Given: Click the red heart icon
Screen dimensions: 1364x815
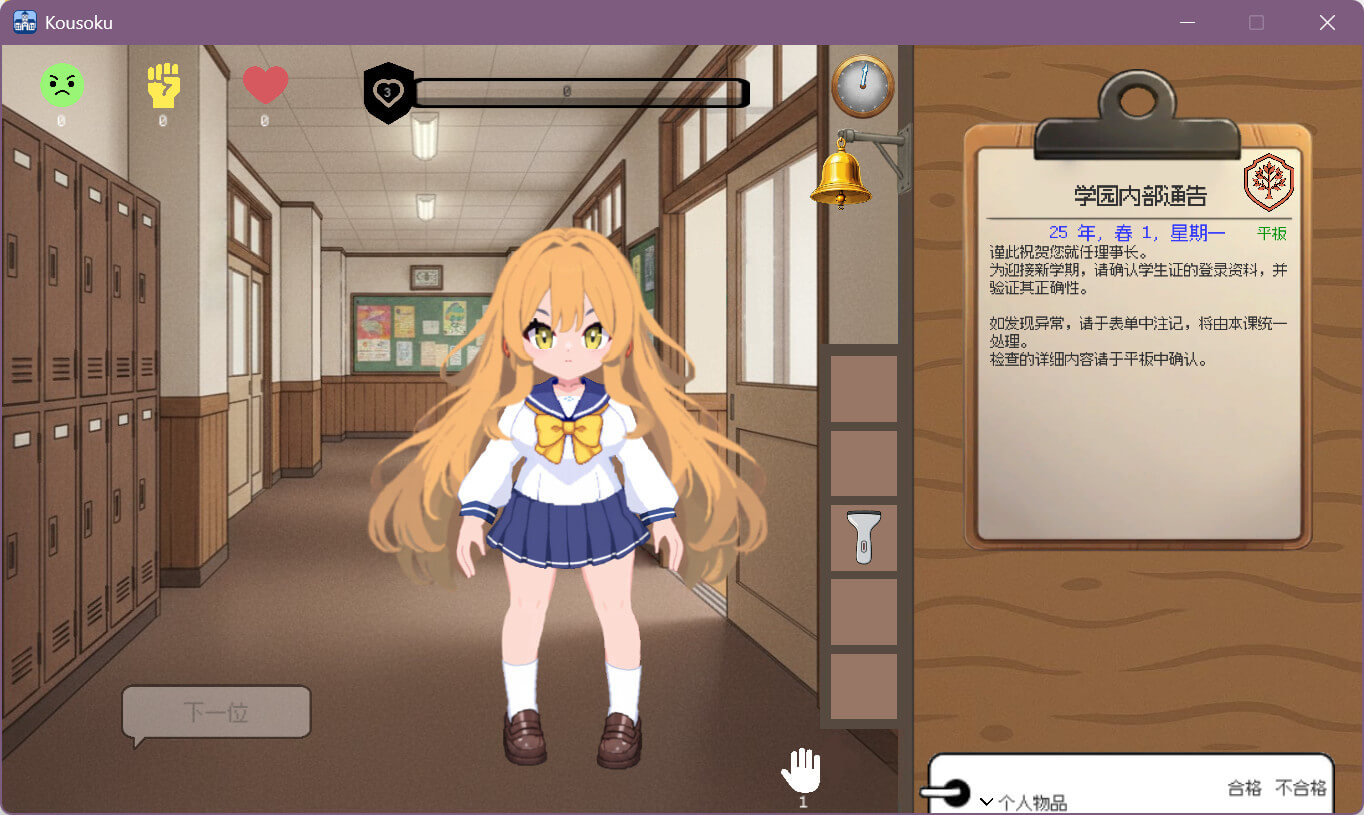Looking at the screenshot, I should pyautogui.click(x=265, y=85).
